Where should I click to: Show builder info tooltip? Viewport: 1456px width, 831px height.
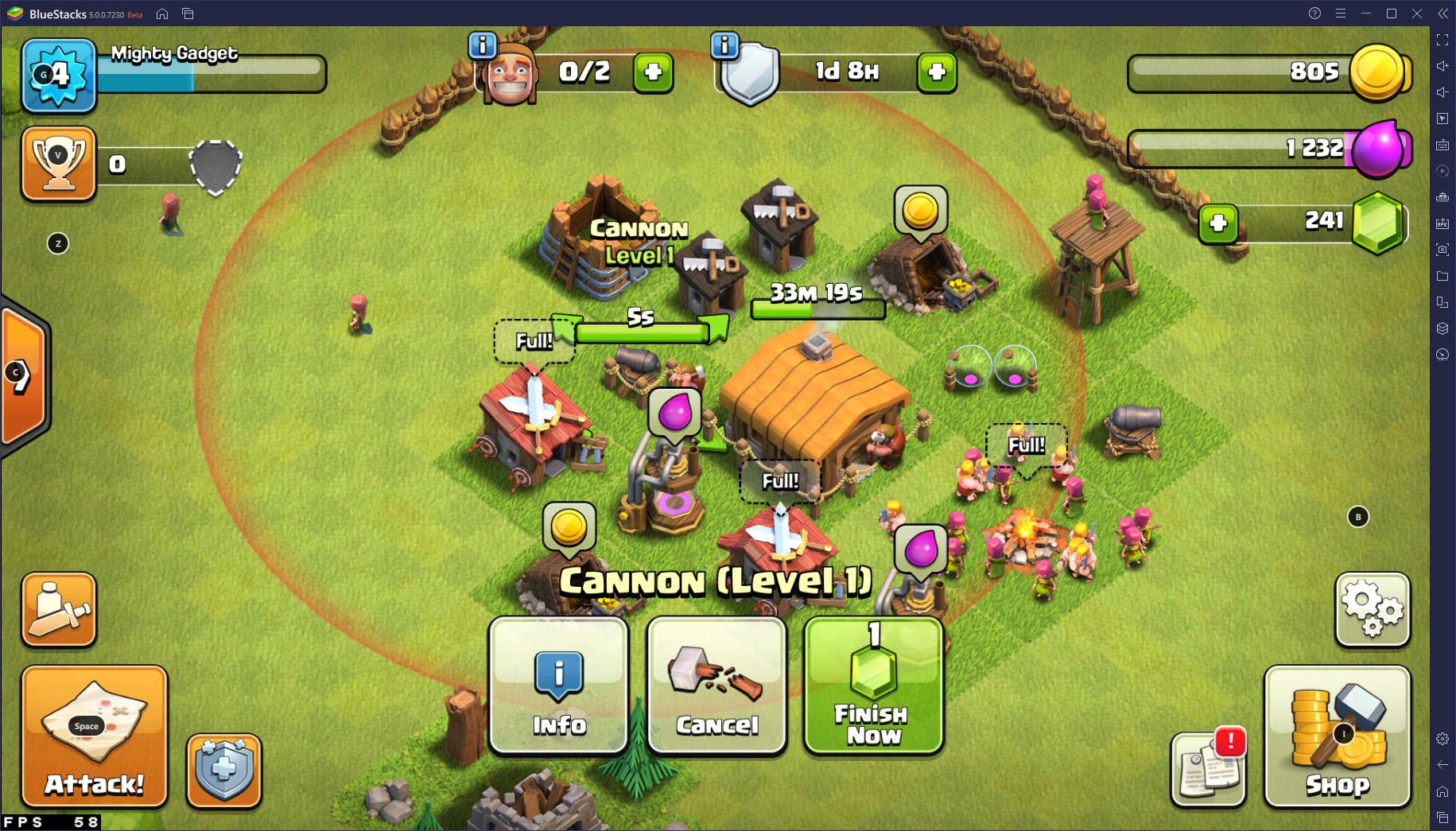pyautogui.click(x=483, y=45)
